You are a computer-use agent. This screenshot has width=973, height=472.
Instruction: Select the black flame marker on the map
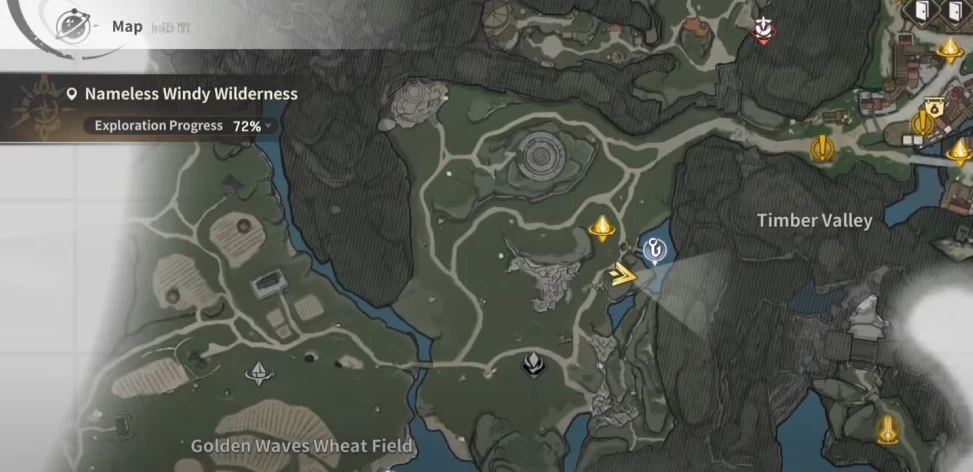535,364
